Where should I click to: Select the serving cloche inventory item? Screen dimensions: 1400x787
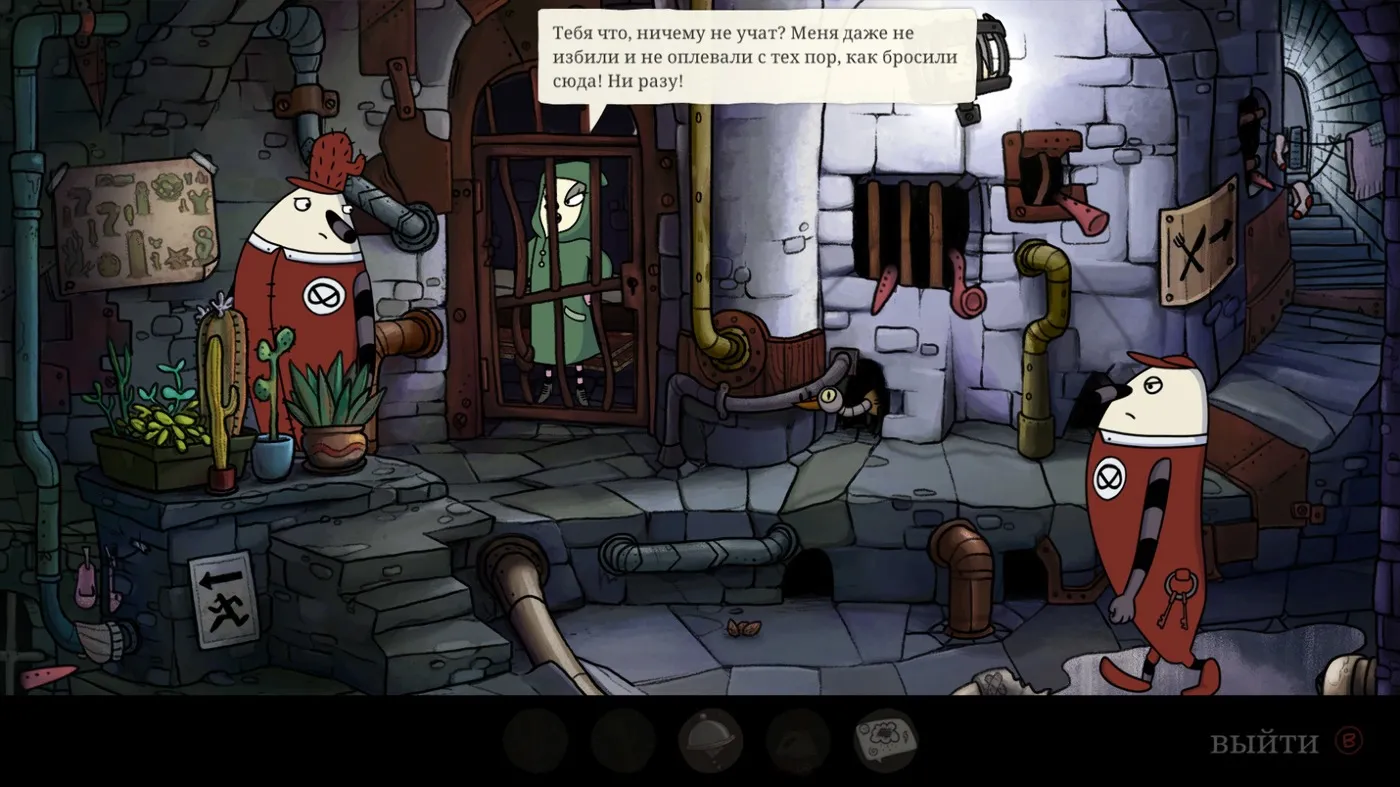pos(710,741)
